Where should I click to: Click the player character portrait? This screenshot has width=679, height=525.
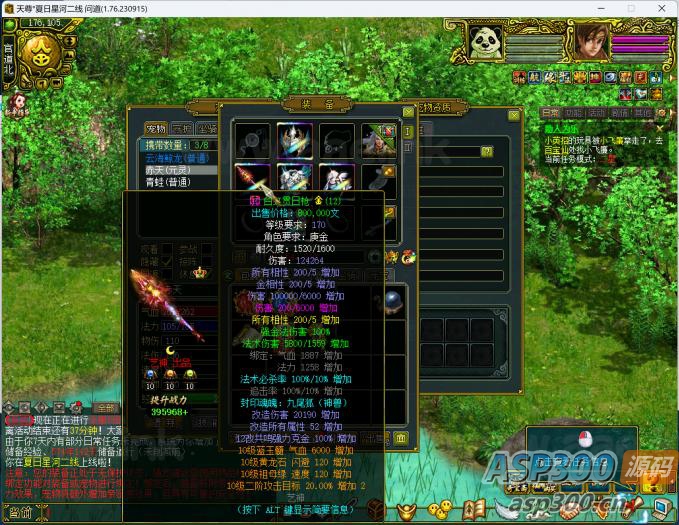click(x=590, y=42)
